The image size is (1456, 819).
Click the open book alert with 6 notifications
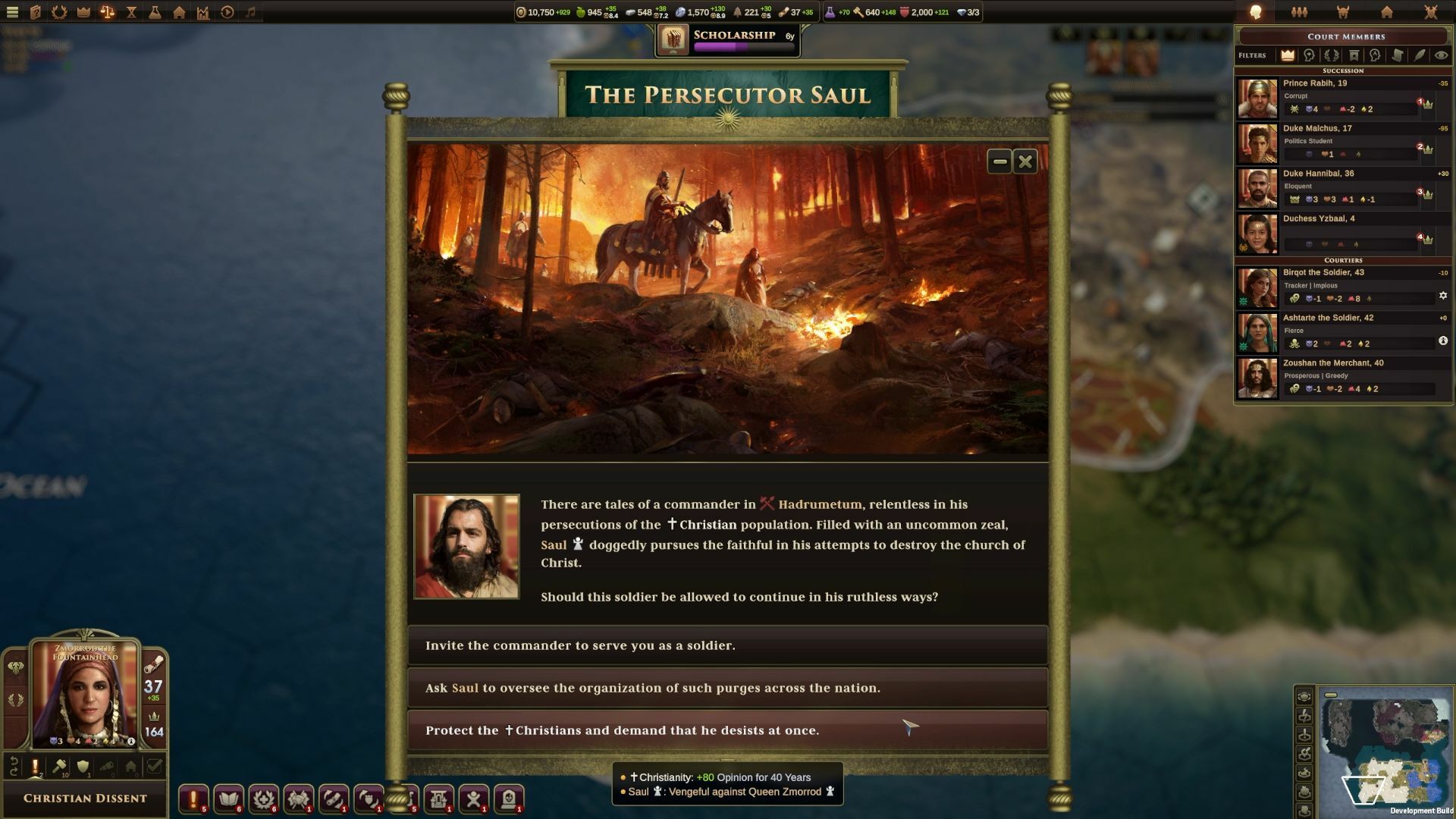coord(229,797)
